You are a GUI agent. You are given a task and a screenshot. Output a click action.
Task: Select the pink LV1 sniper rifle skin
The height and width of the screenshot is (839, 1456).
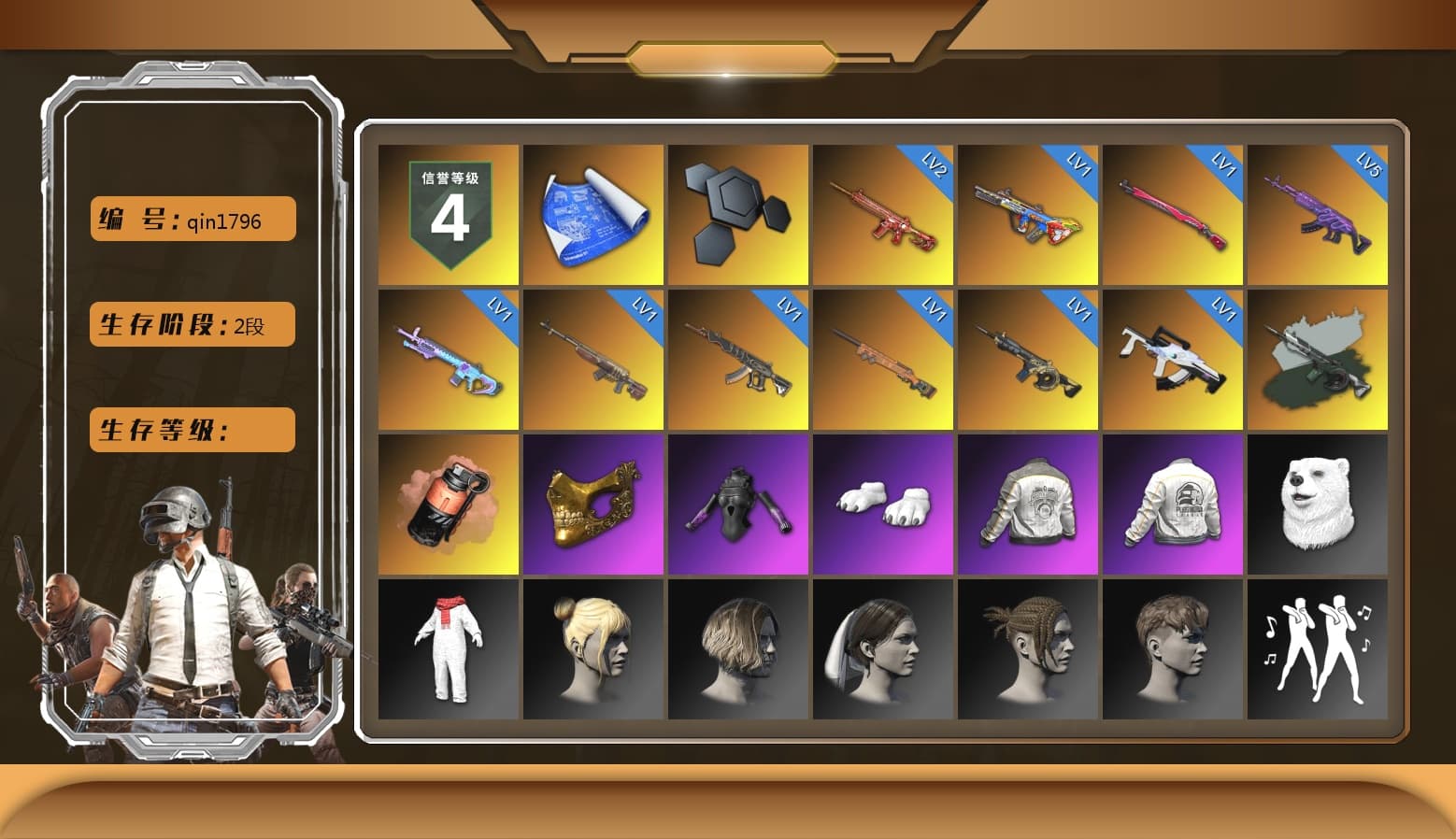click(x=1174, y=212)
